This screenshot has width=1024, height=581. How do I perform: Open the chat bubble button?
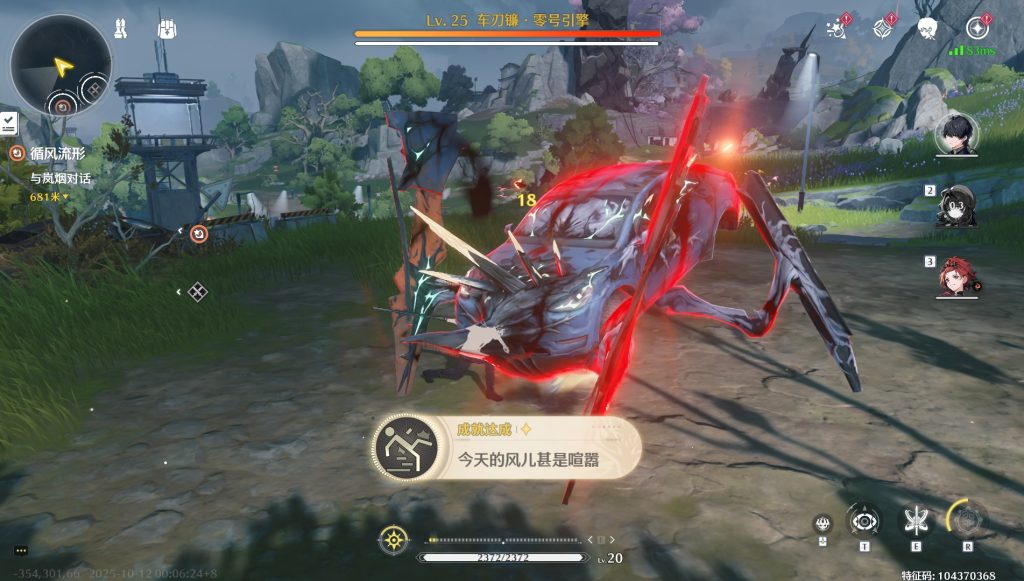pyautogui.click(x=20, y=550)
